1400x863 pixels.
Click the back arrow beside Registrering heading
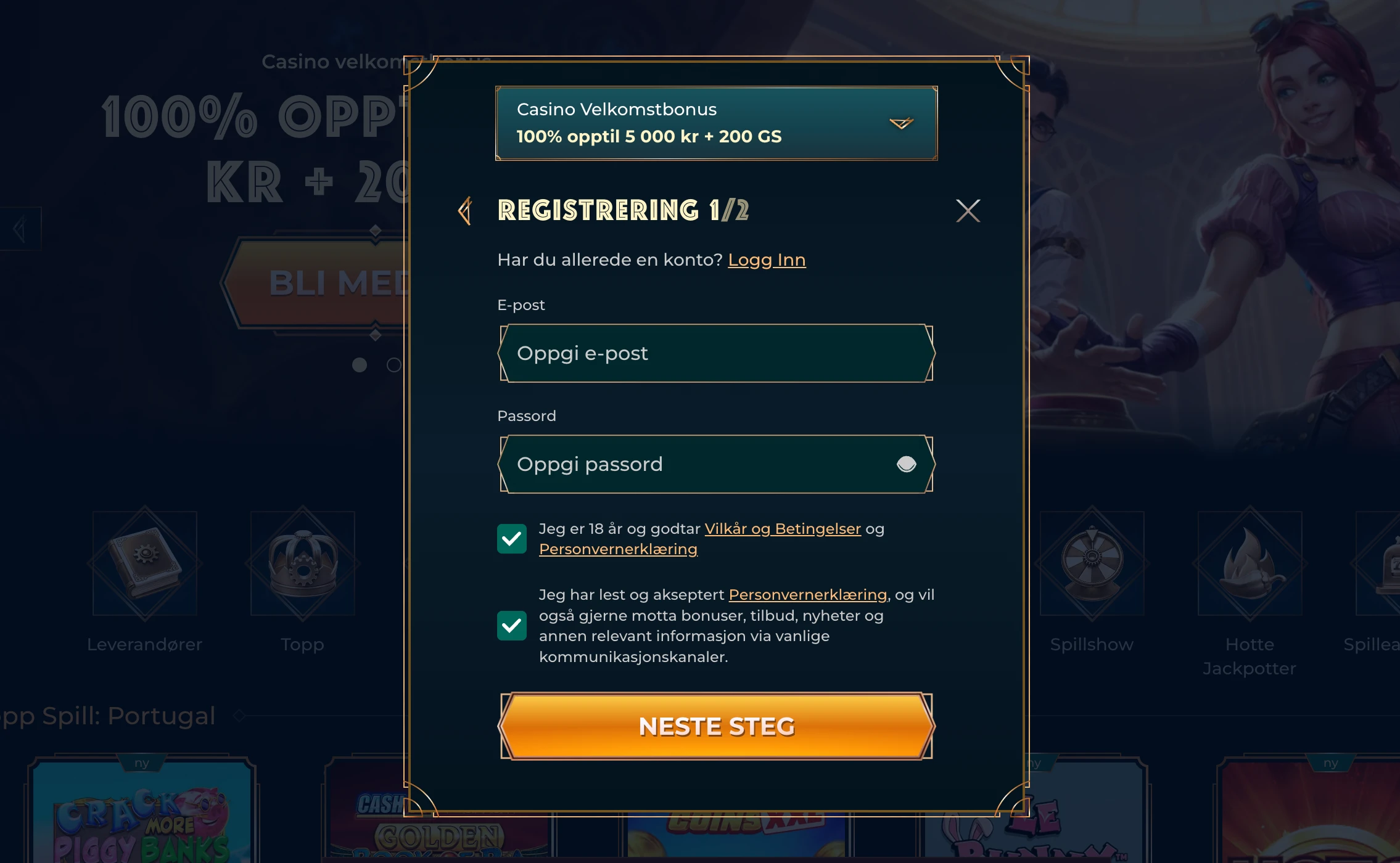(466, 211)
